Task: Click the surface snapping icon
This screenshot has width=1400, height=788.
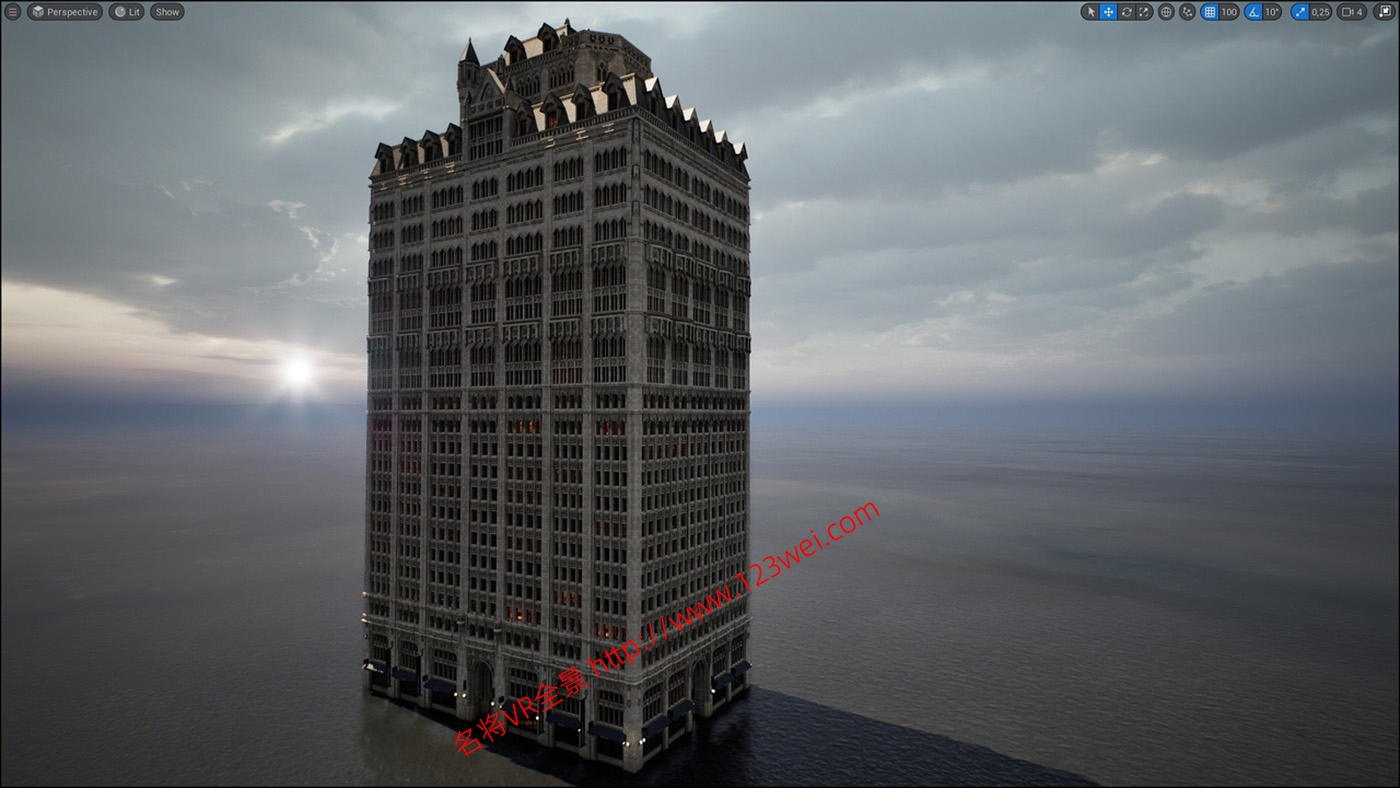Action: [1187, 12]
